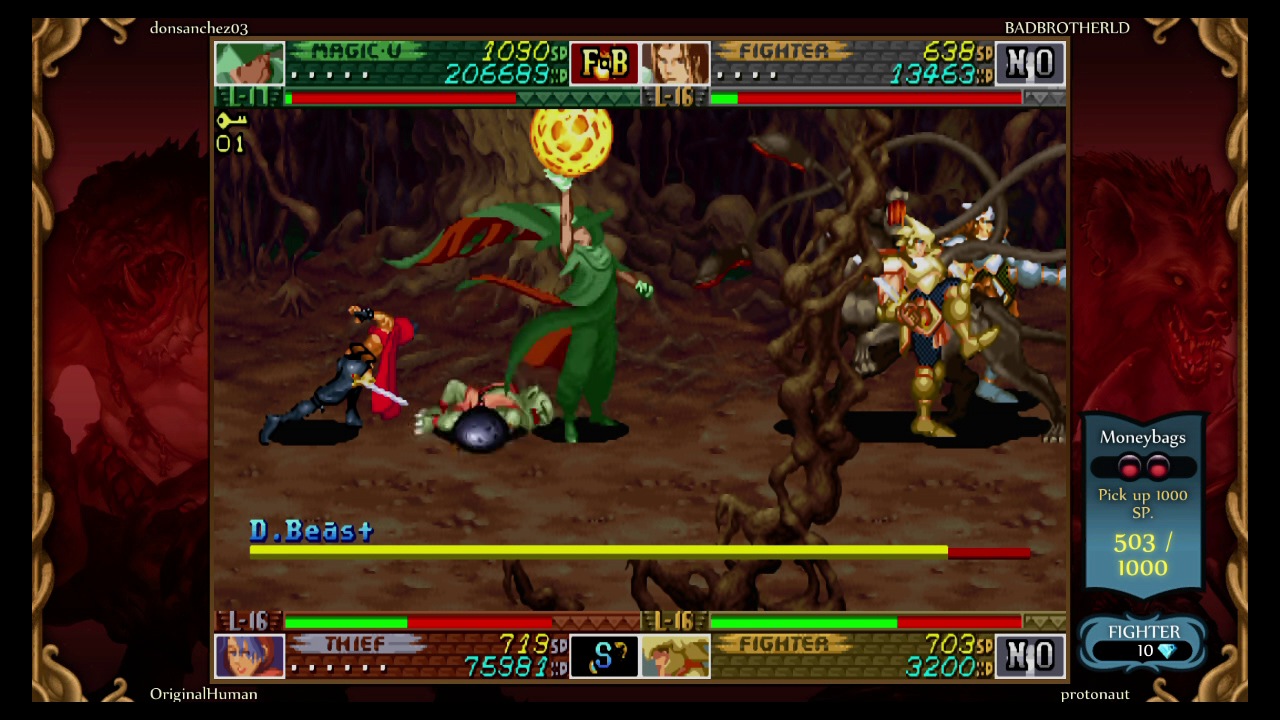
Task: Click the Moneybags challenge panel
Action: tap(1143, 500)
